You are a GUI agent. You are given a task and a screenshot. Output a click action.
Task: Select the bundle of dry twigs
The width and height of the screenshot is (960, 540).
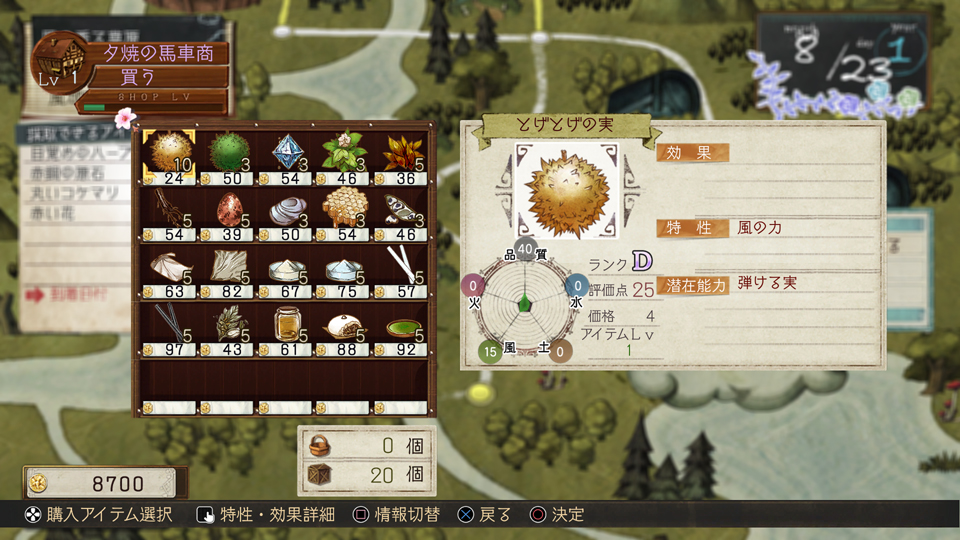[x=166, y=210]
